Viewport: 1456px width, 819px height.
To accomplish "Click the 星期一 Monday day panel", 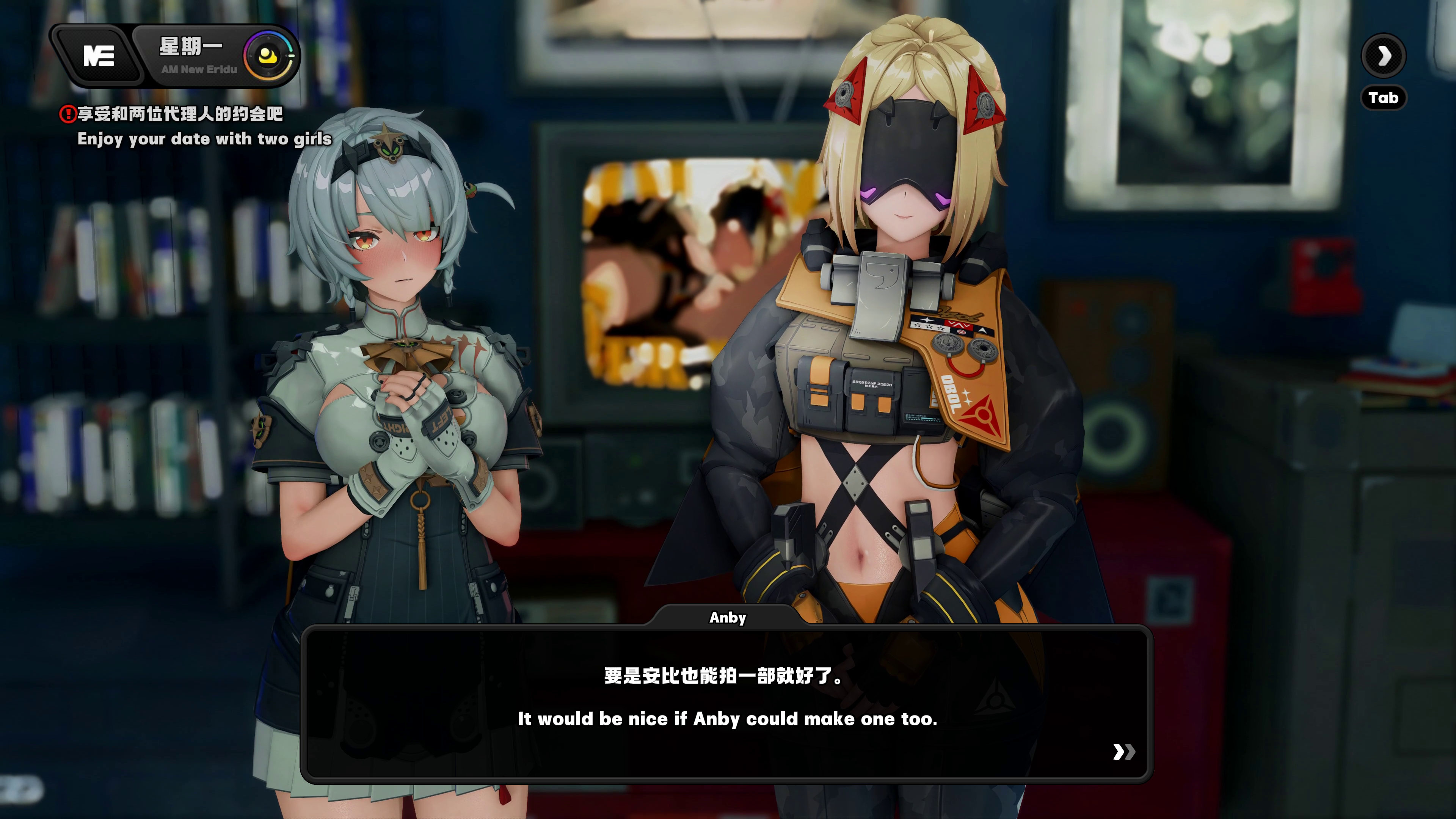I will click(x=192, y=48).
